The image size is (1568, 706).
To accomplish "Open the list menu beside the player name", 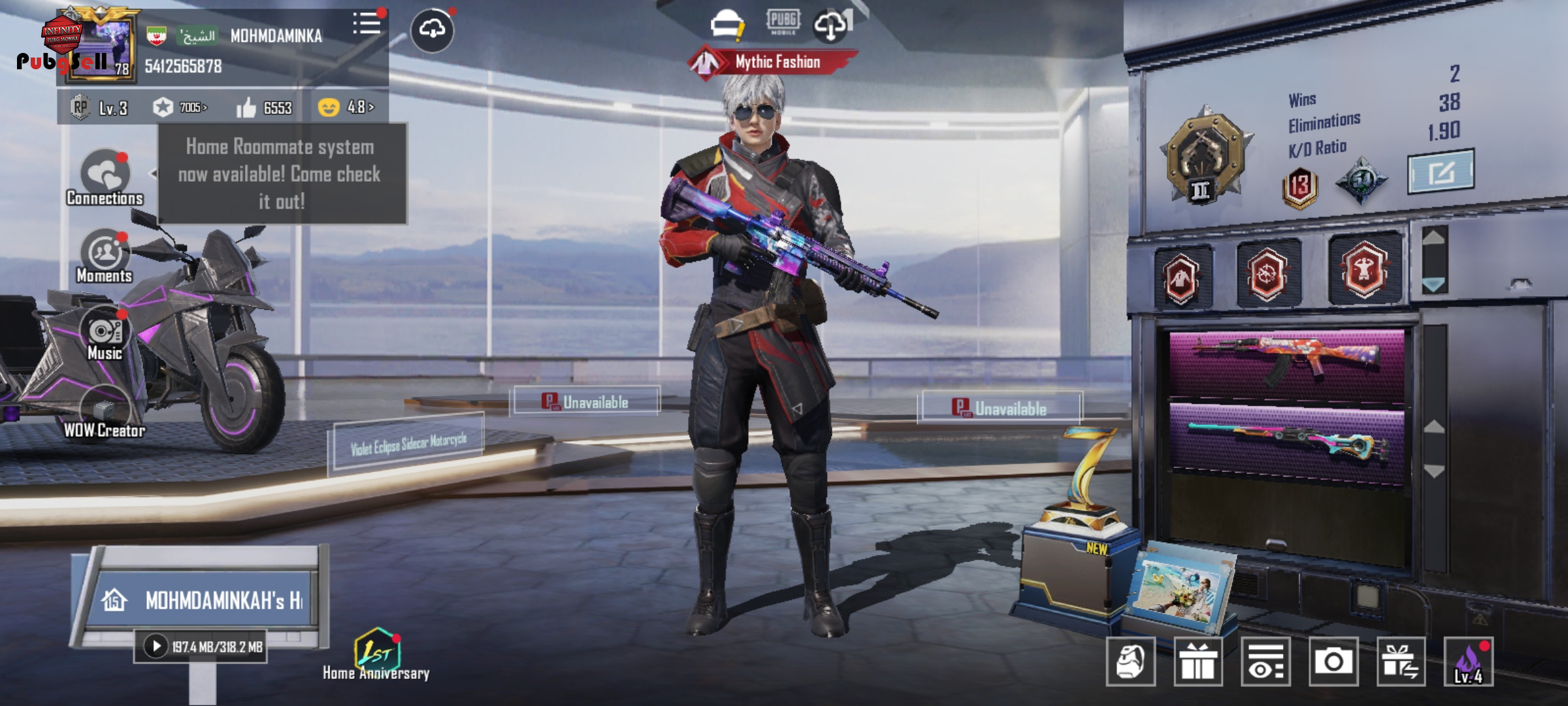I will tap(367, 25).
